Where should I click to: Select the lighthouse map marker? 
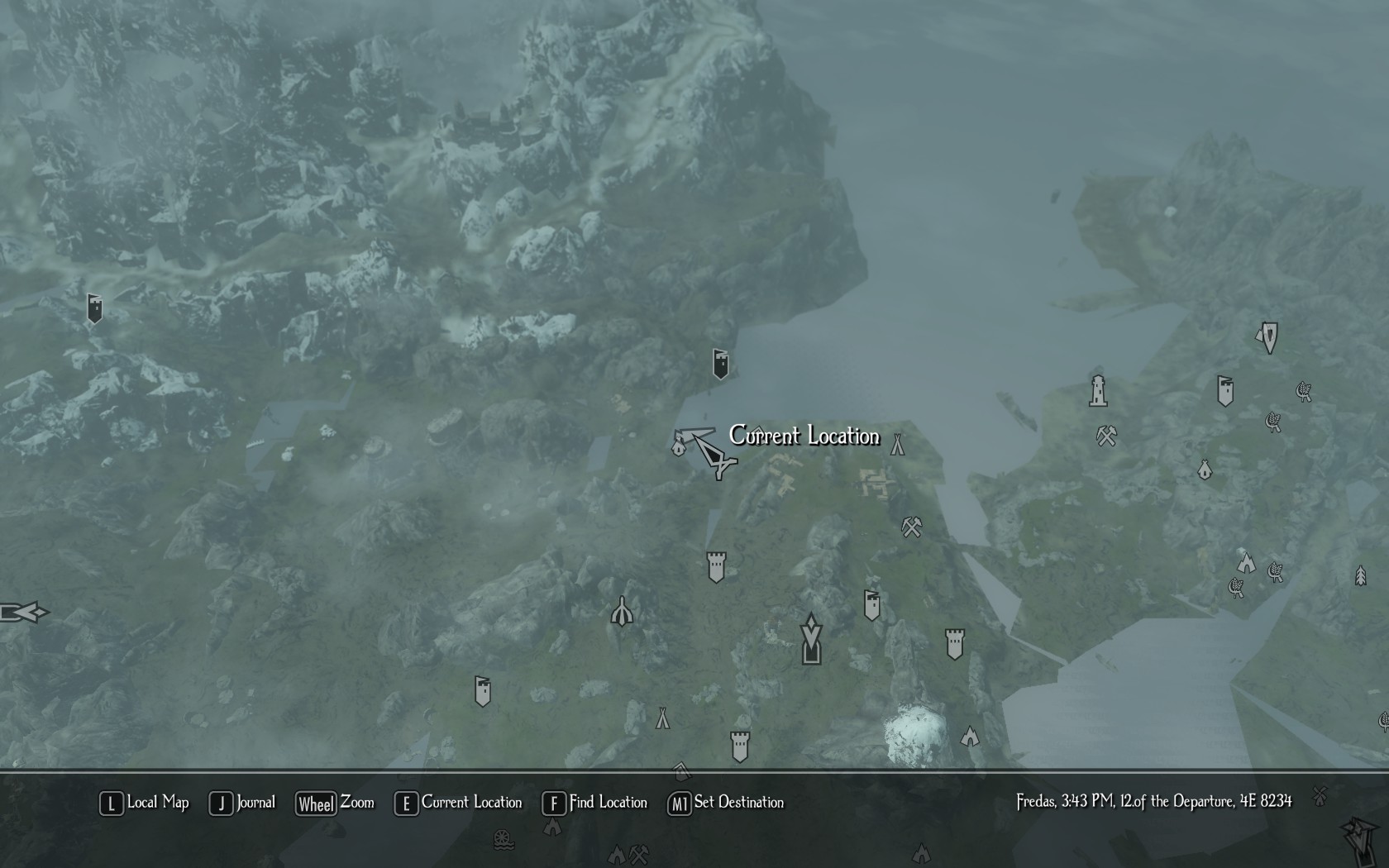tap(1098, 391)
